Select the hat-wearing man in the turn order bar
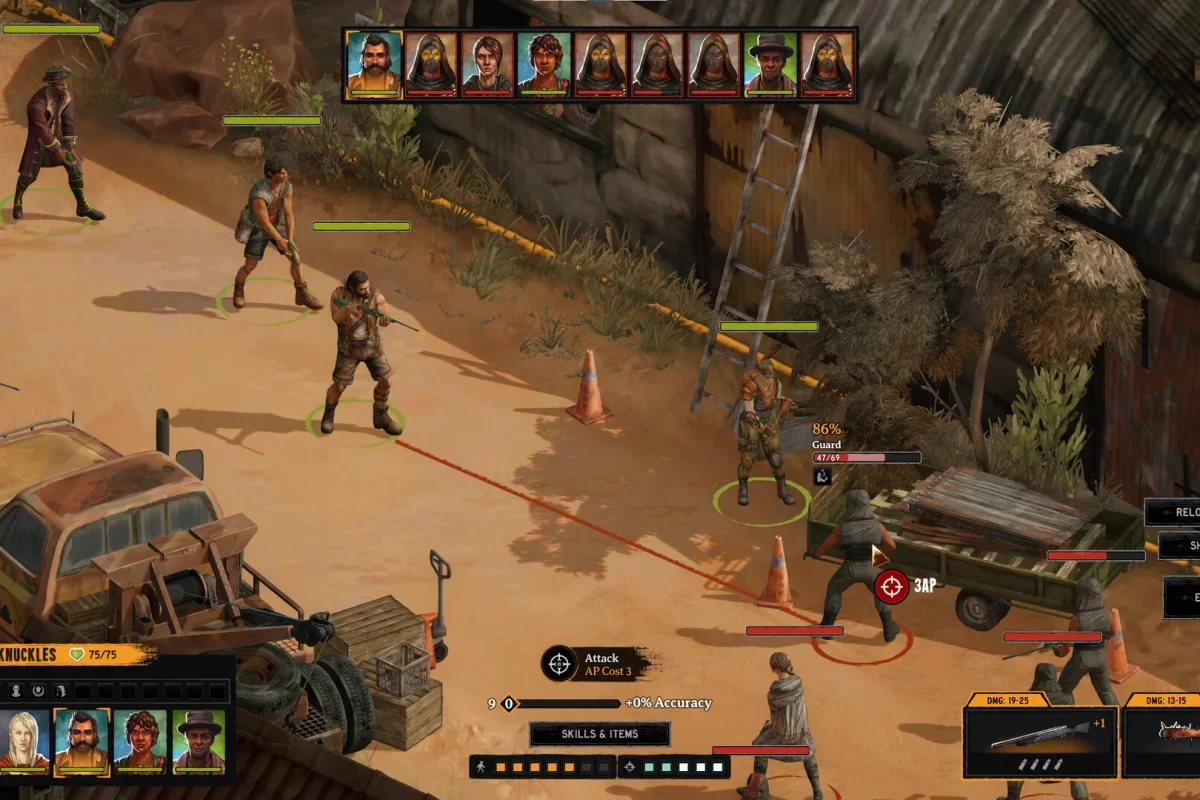Screen dimensions: 1200x800 click(x=770, y=64)
